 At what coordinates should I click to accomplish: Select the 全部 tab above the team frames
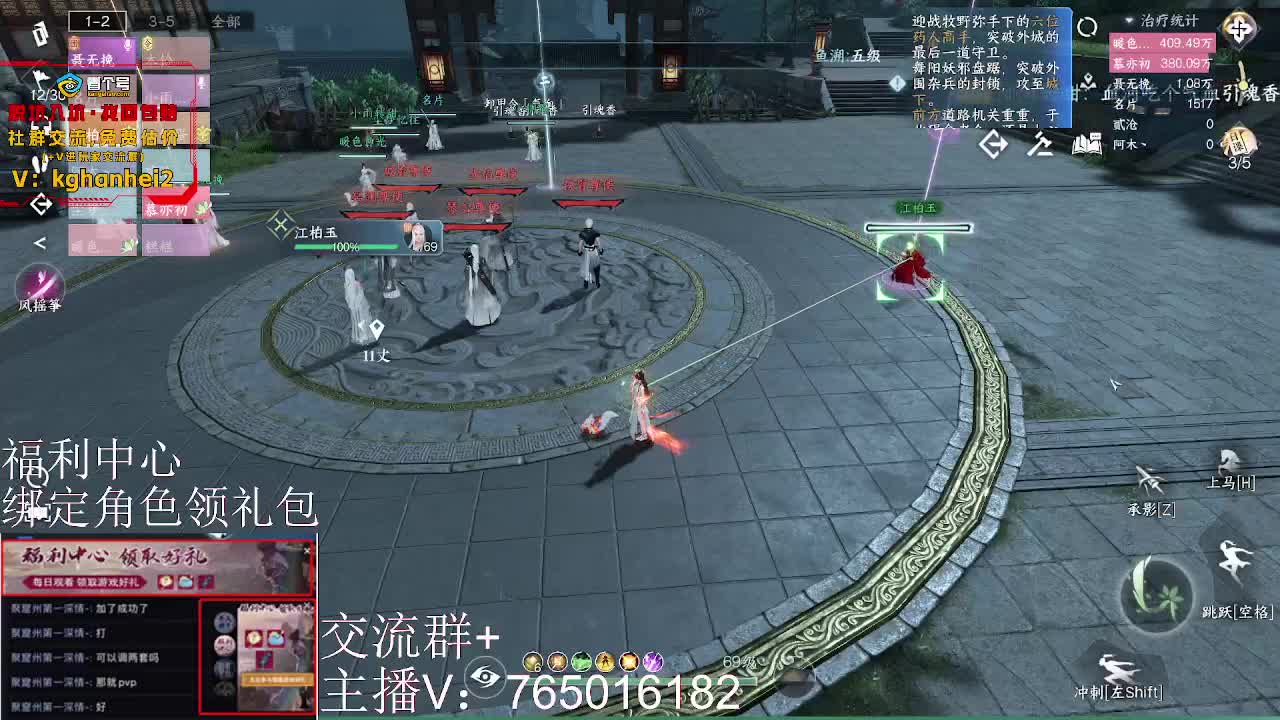[227, 22]
